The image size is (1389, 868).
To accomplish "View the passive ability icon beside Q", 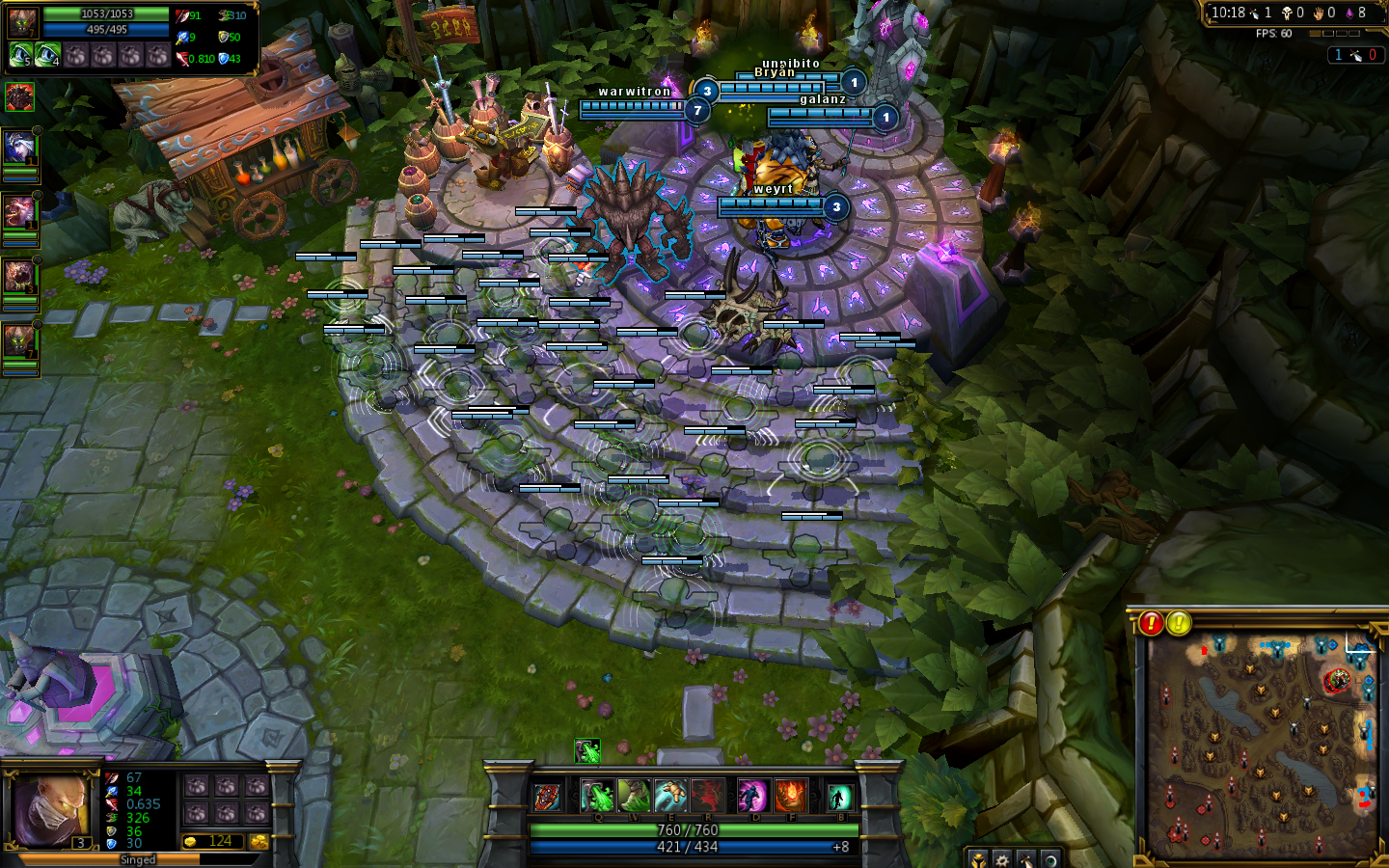I will (x=547, y=798).
